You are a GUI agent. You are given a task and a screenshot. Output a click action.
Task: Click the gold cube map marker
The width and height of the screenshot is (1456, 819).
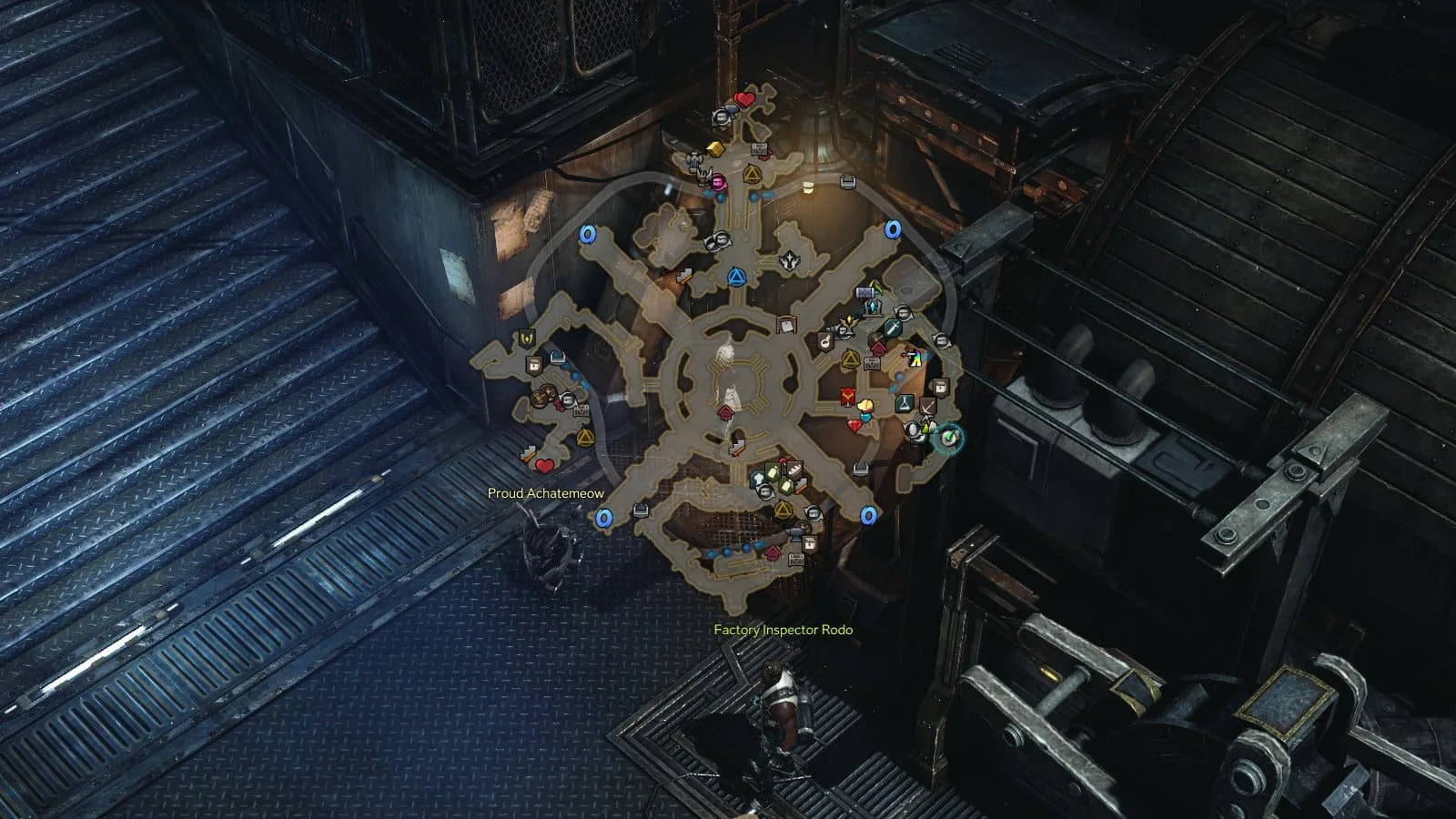pyautogui.click(x=714, y=148)
